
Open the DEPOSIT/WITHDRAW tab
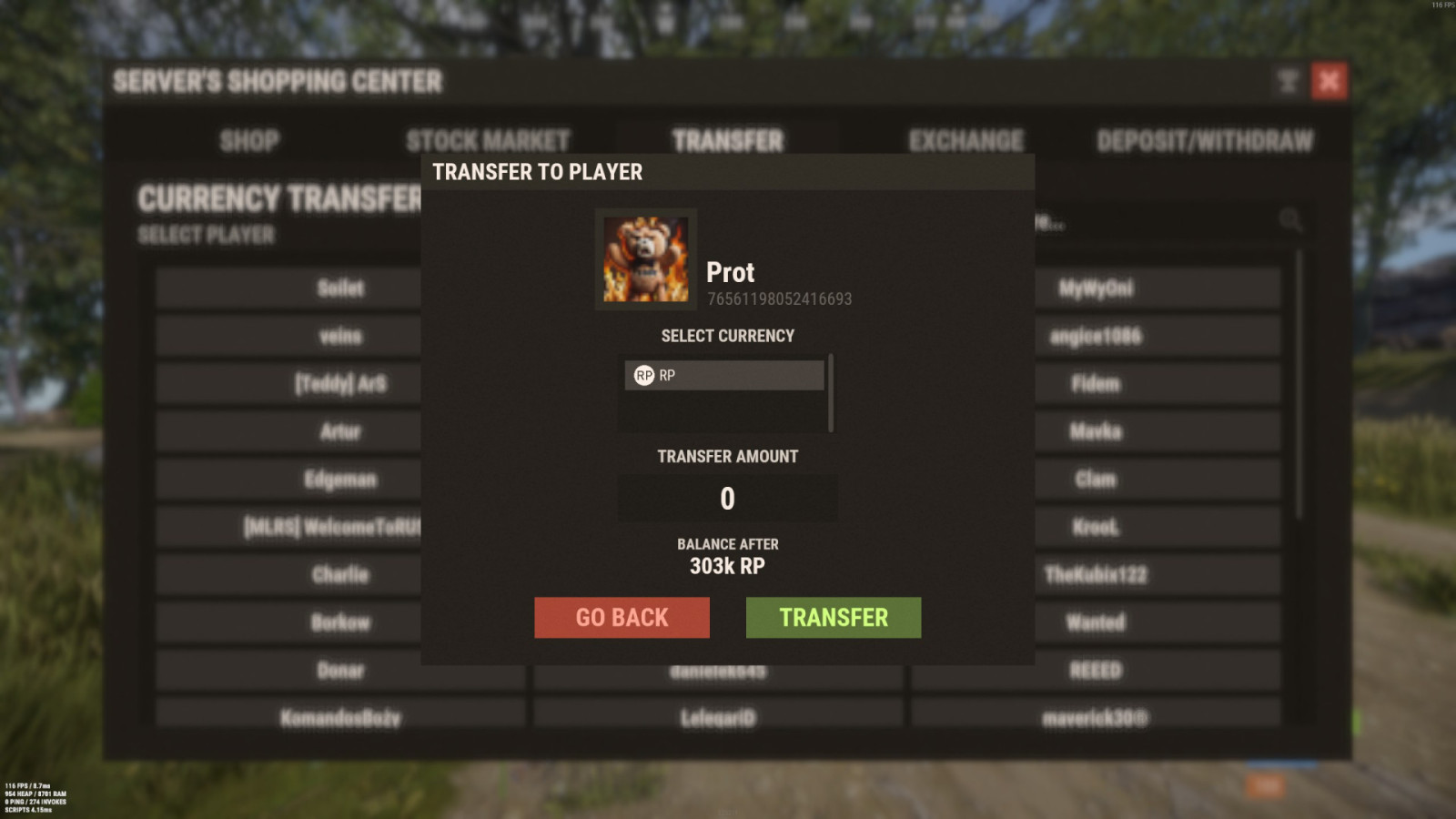click(x=1205, y=141)
